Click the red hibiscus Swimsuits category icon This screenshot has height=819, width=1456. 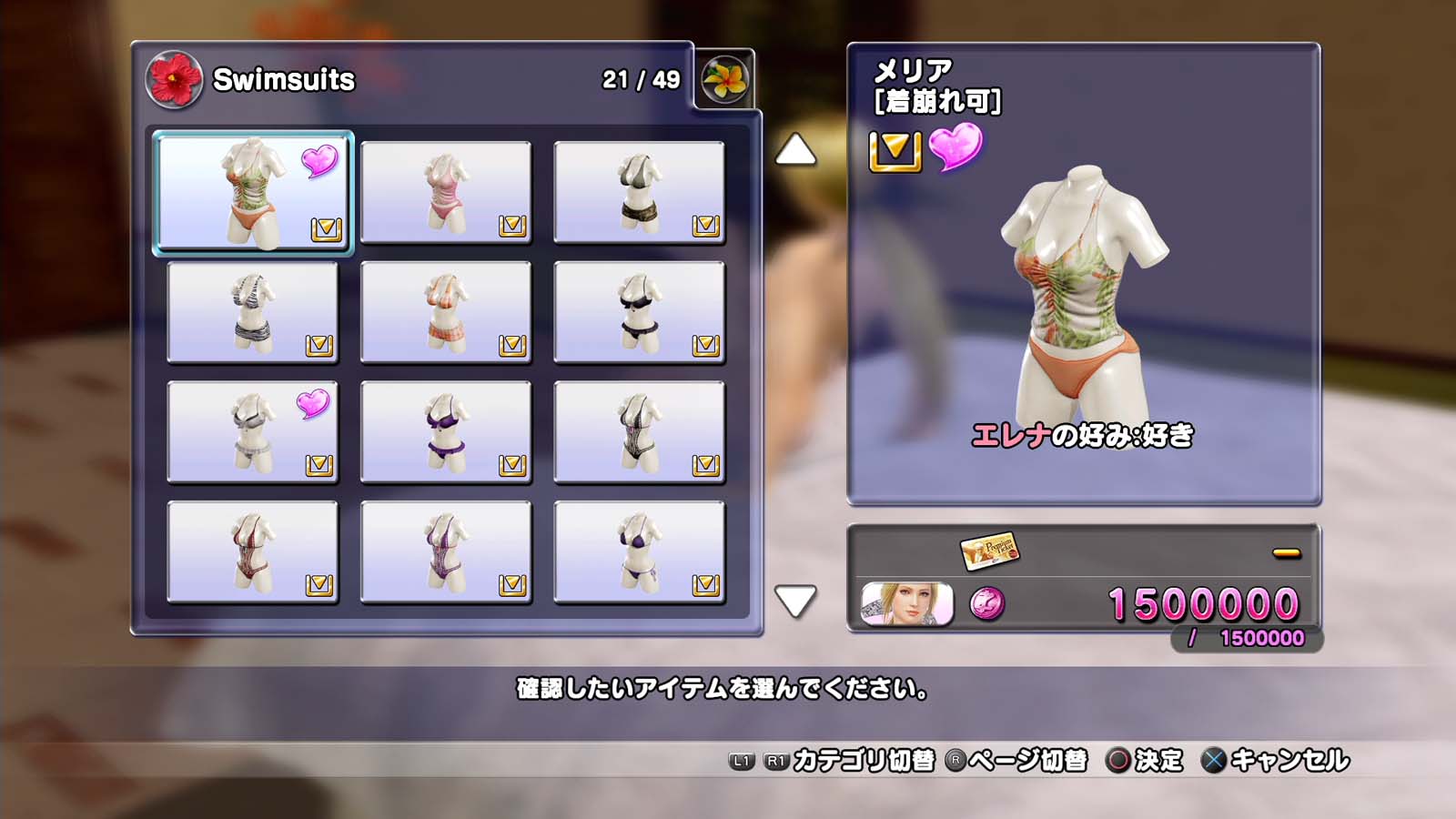pos(173,79)
